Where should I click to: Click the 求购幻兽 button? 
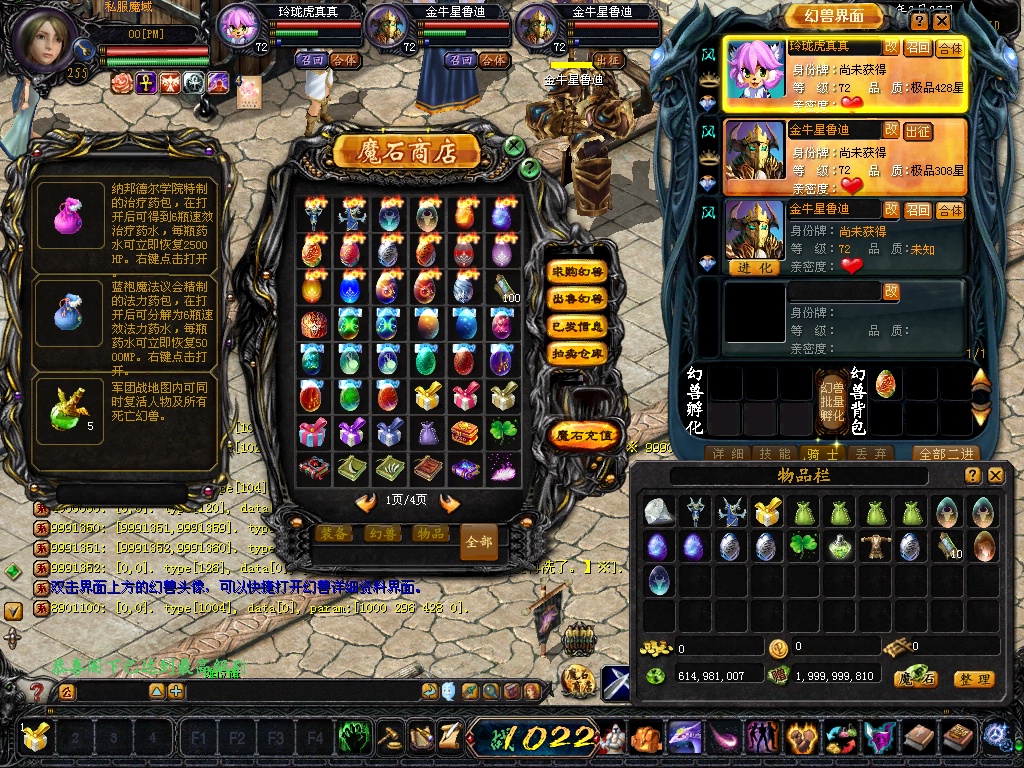point(578,272)
